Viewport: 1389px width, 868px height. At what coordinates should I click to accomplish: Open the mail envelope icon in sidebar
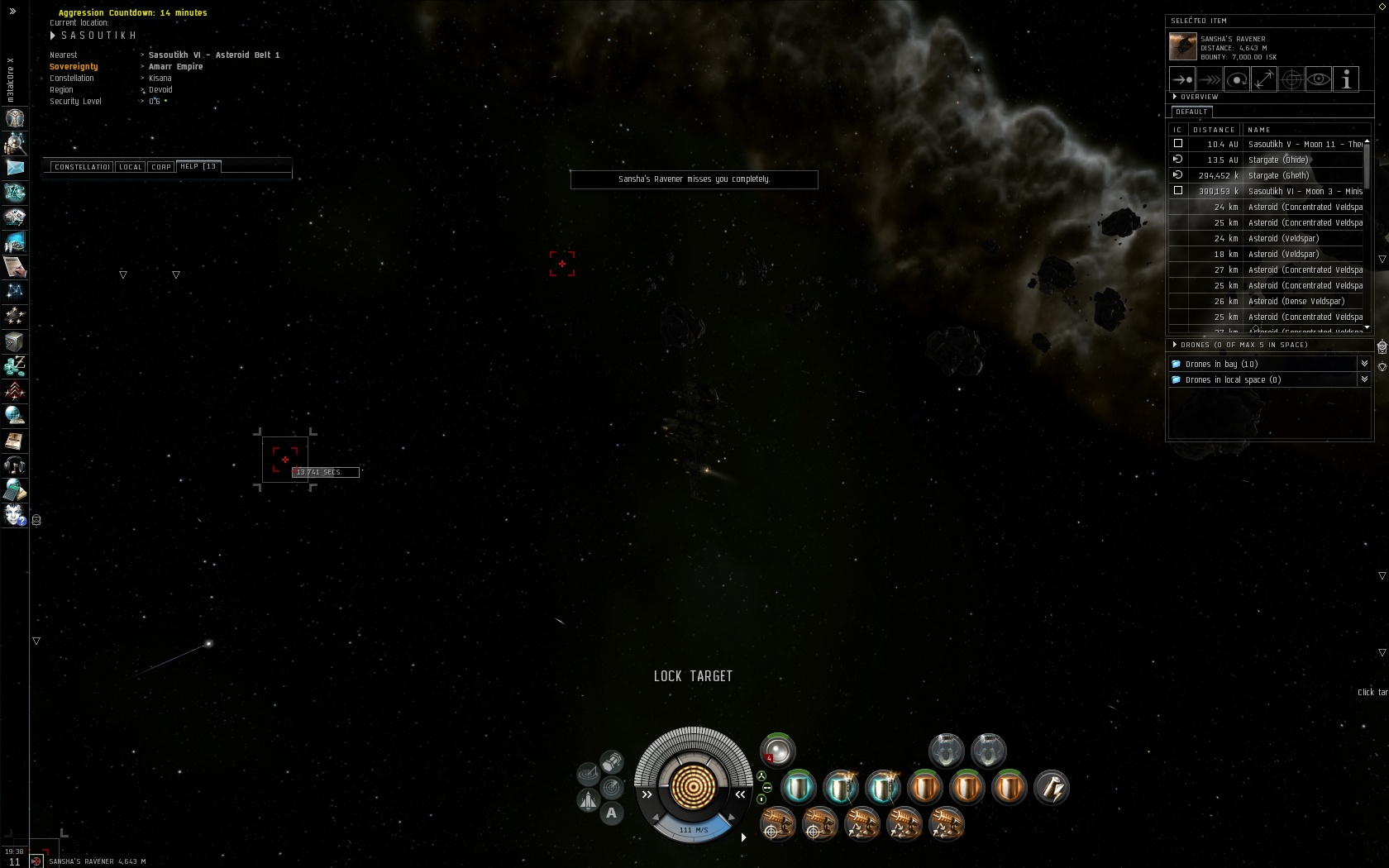tap(15, 167)
